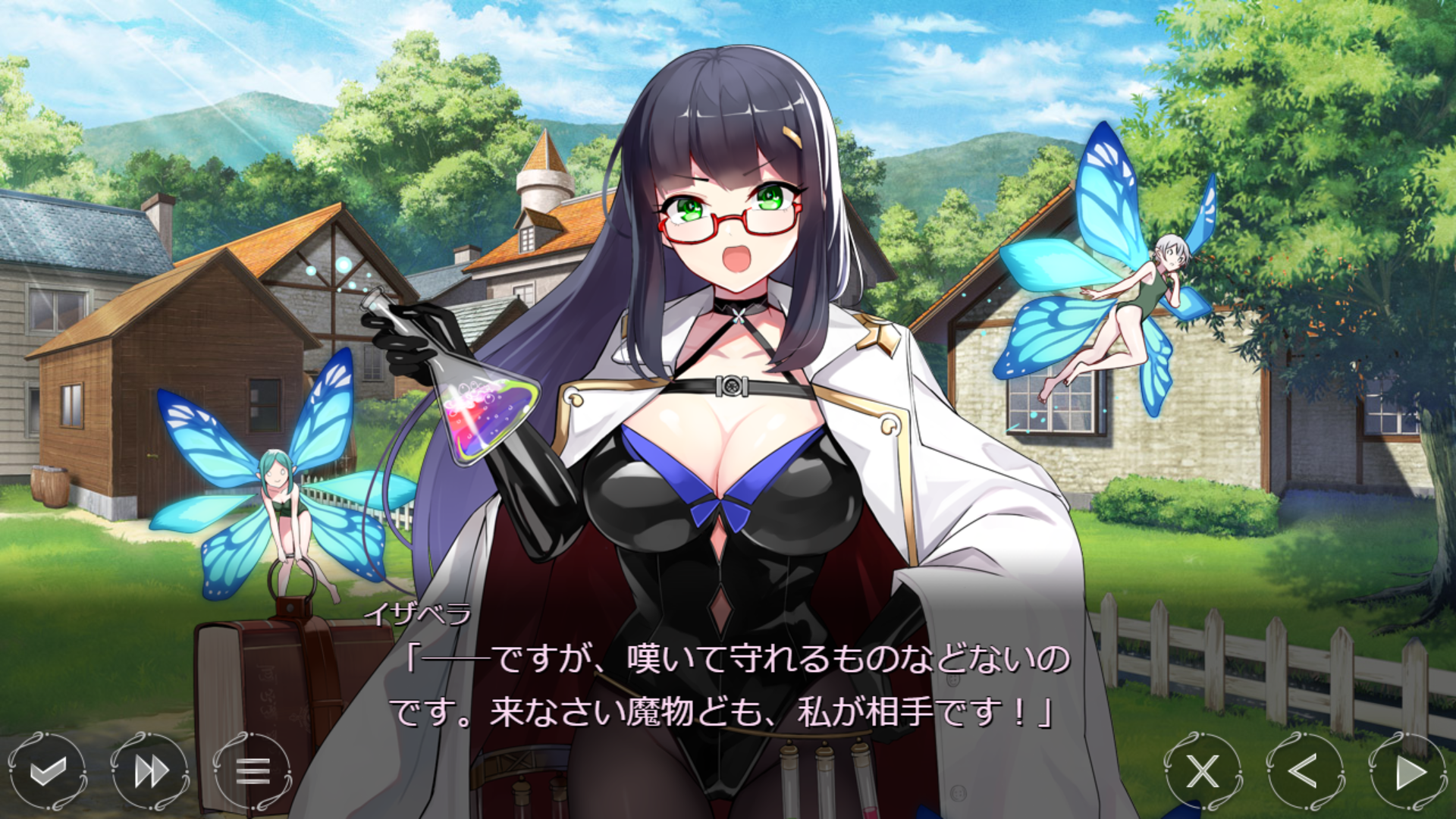The width and height of the screenshot is (1456, 819).
Task: Hide the dialogue with the X button
Action: tap(1203, 771)
